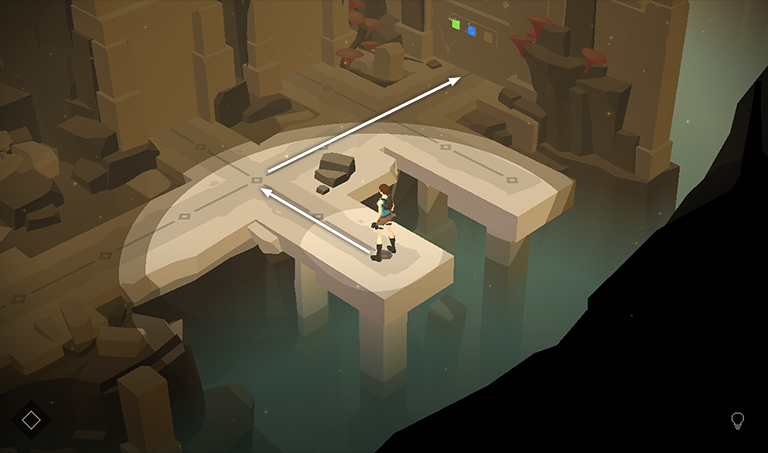Show a hint with the lightbulb icon
Viewport: 768px width, 453px height.
click(738, 421)
